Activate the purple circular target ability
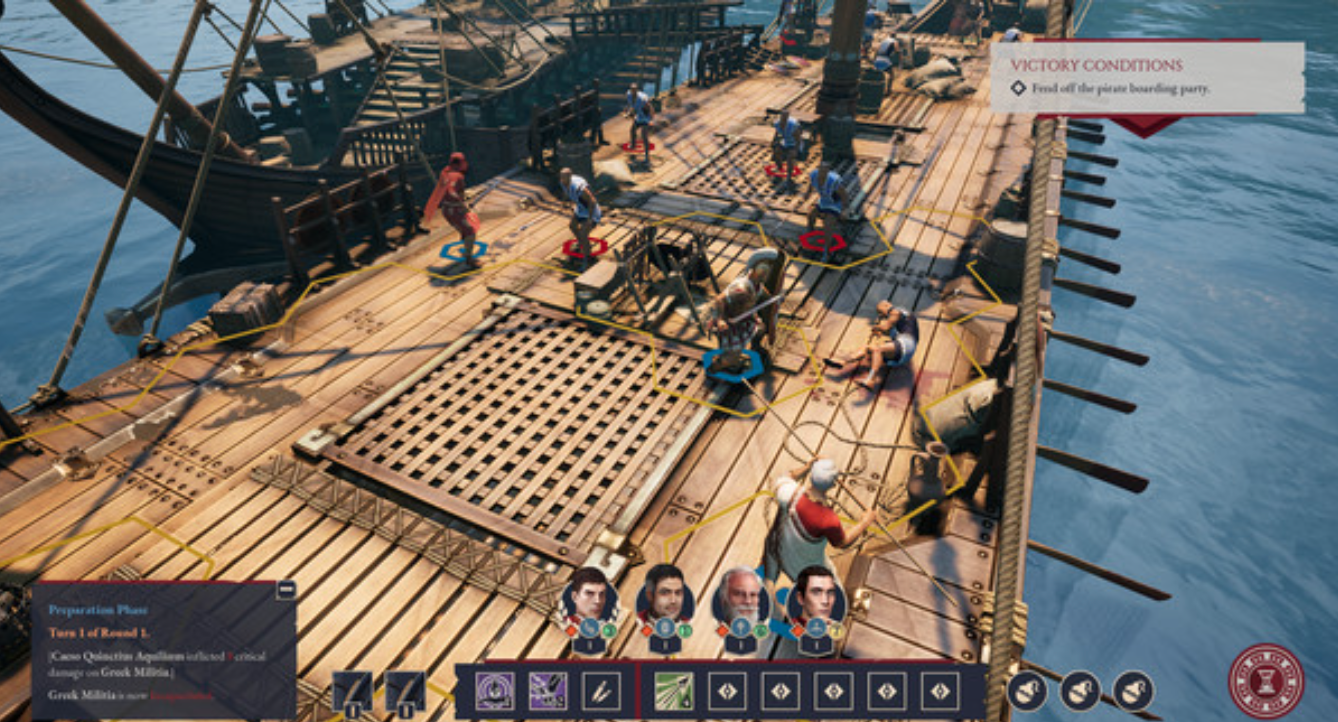 pos(495,691)
